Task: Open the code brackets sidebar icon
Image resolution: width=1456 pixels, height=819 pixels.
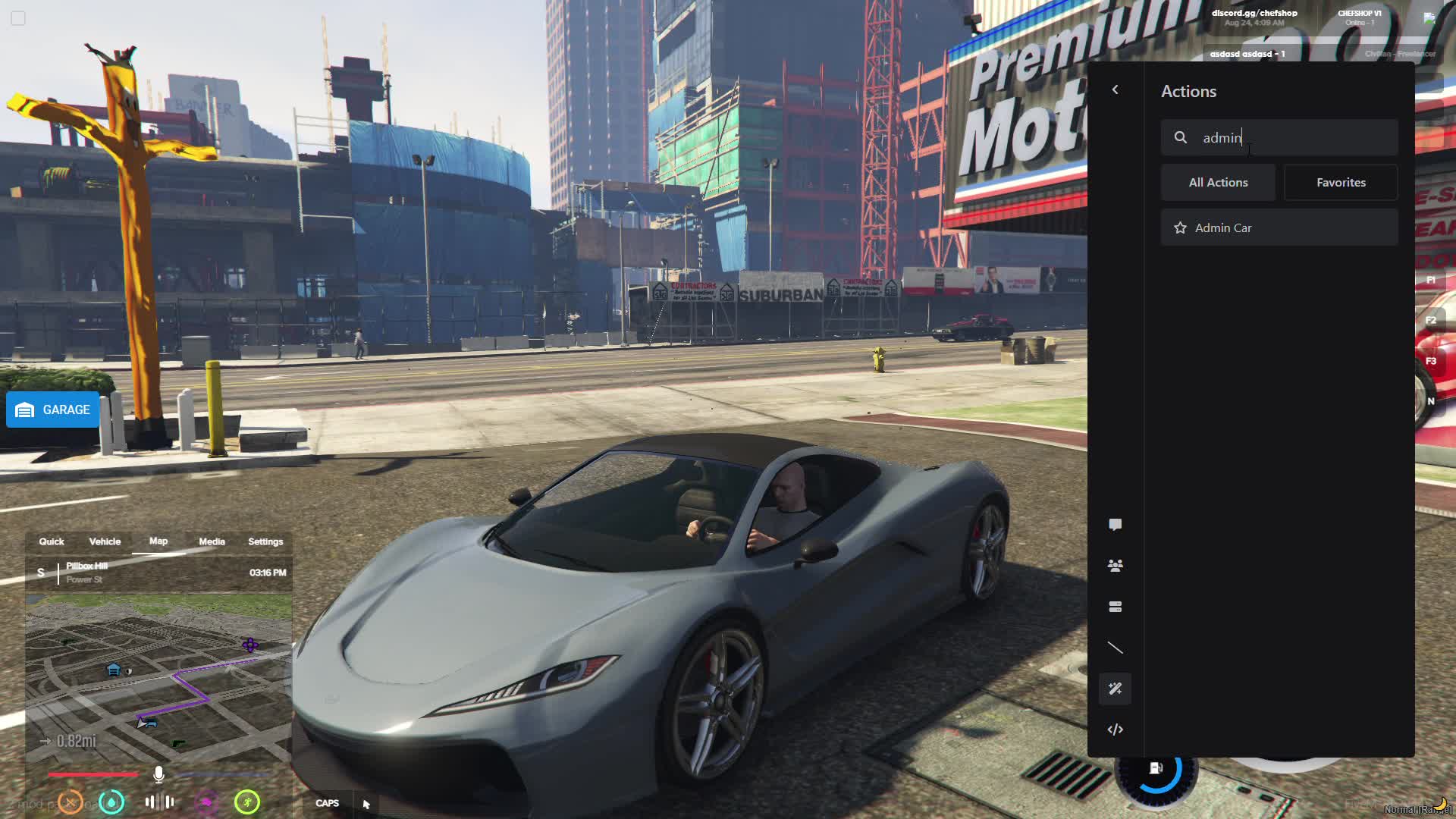Action: tap(1115, 730)
